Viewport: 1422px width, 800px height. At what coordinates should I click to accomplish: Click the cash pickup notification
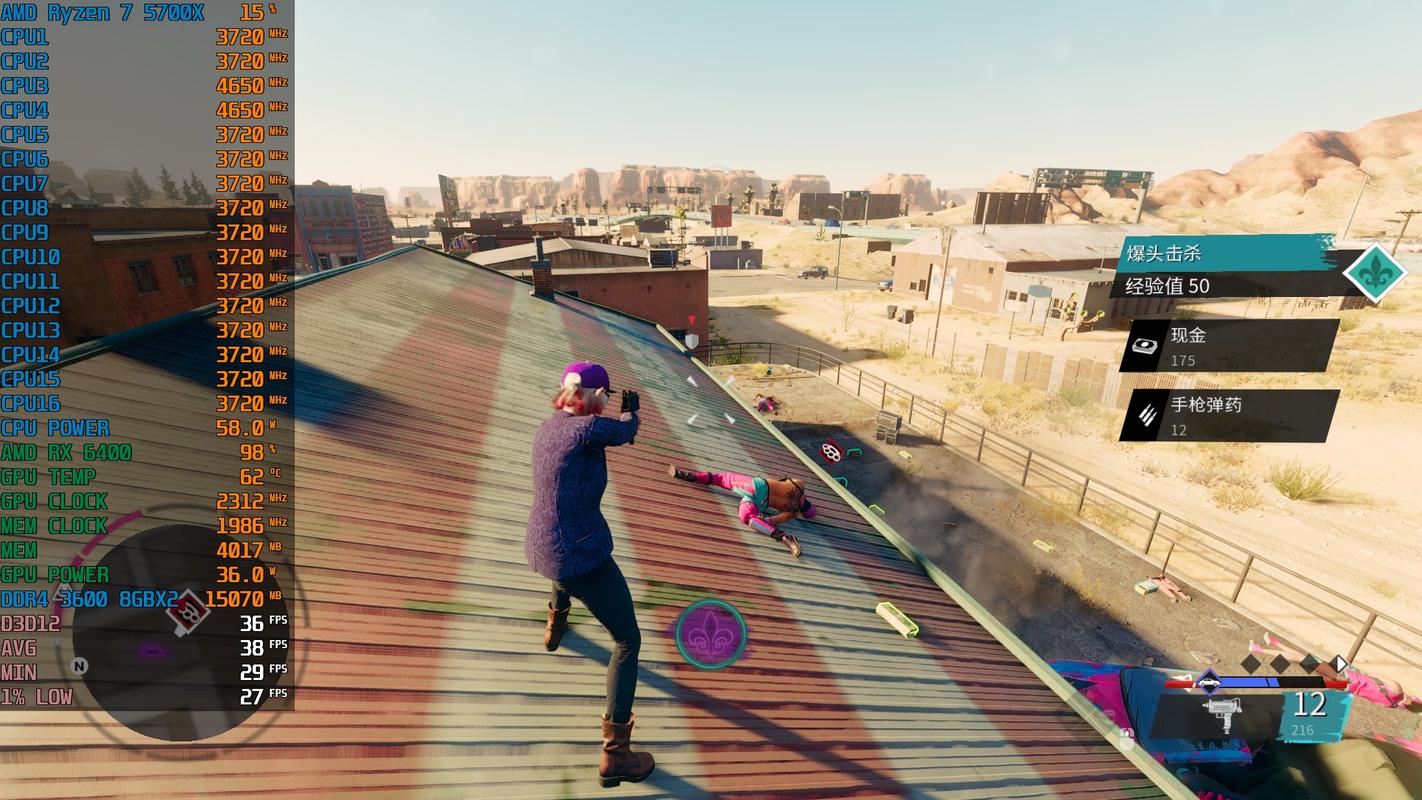tap(1229, 346)
